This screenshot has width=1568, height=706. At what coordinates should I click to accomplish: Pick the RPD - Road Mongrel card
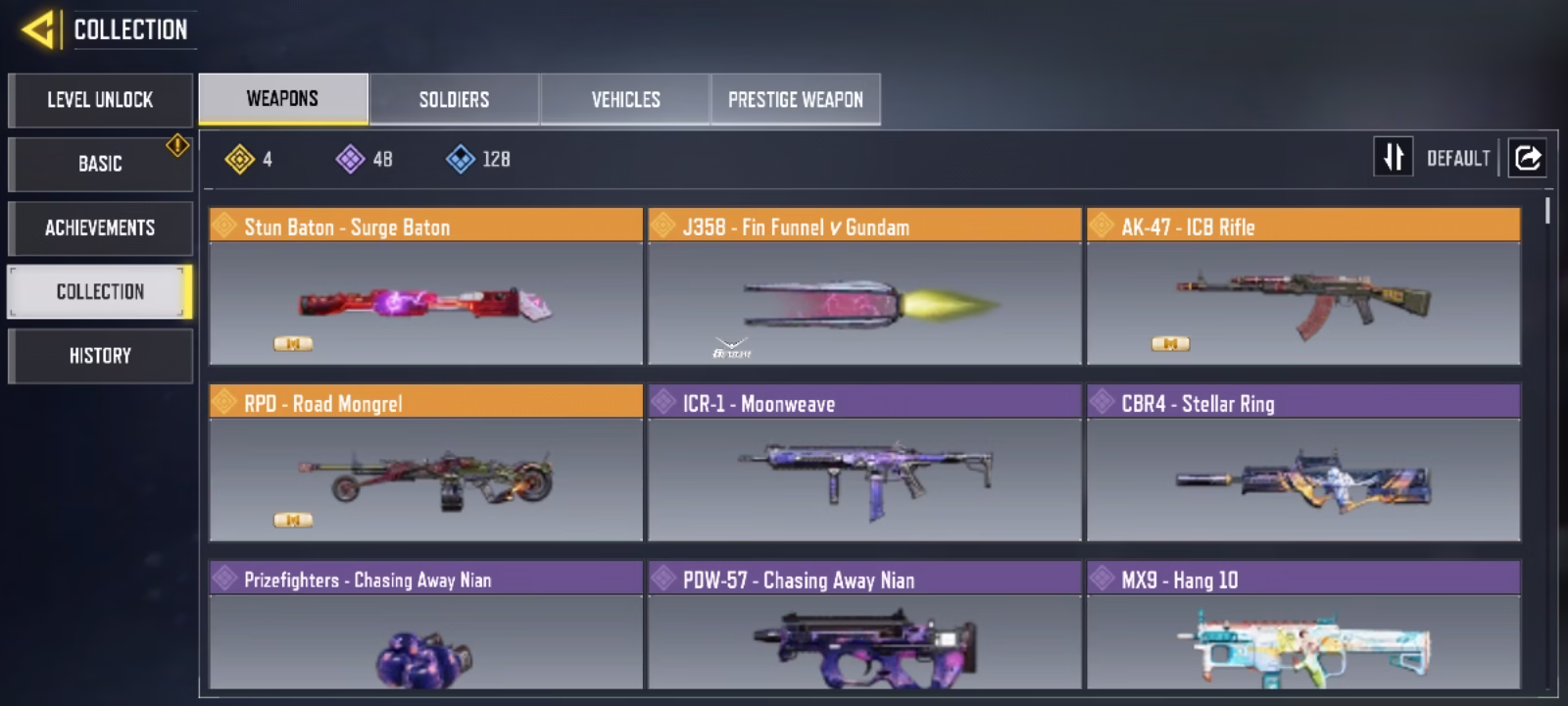coord(425,463)
